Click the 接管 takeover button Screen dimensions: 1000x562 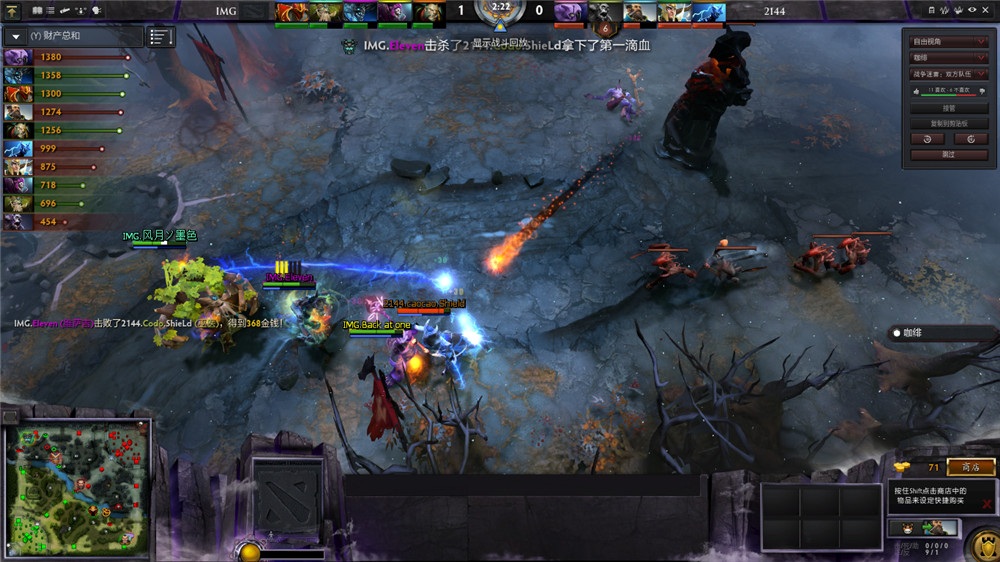pyautogui.click(x=948, y=108)
